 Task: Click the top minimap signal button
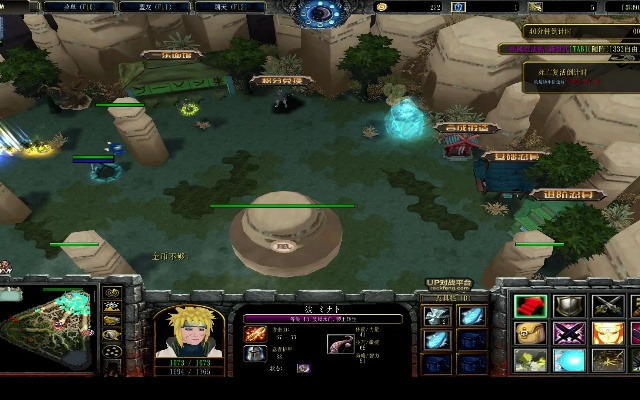(x=112, y=293)
